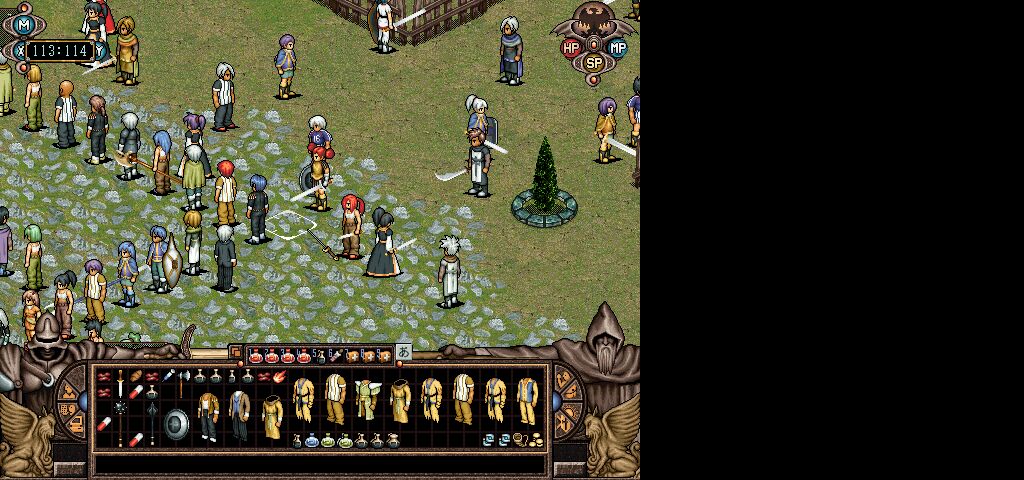Click the eagle emblem above the orbs
Screen dimensions: 1024x480
pyautogui.click(x=594, y=20)
